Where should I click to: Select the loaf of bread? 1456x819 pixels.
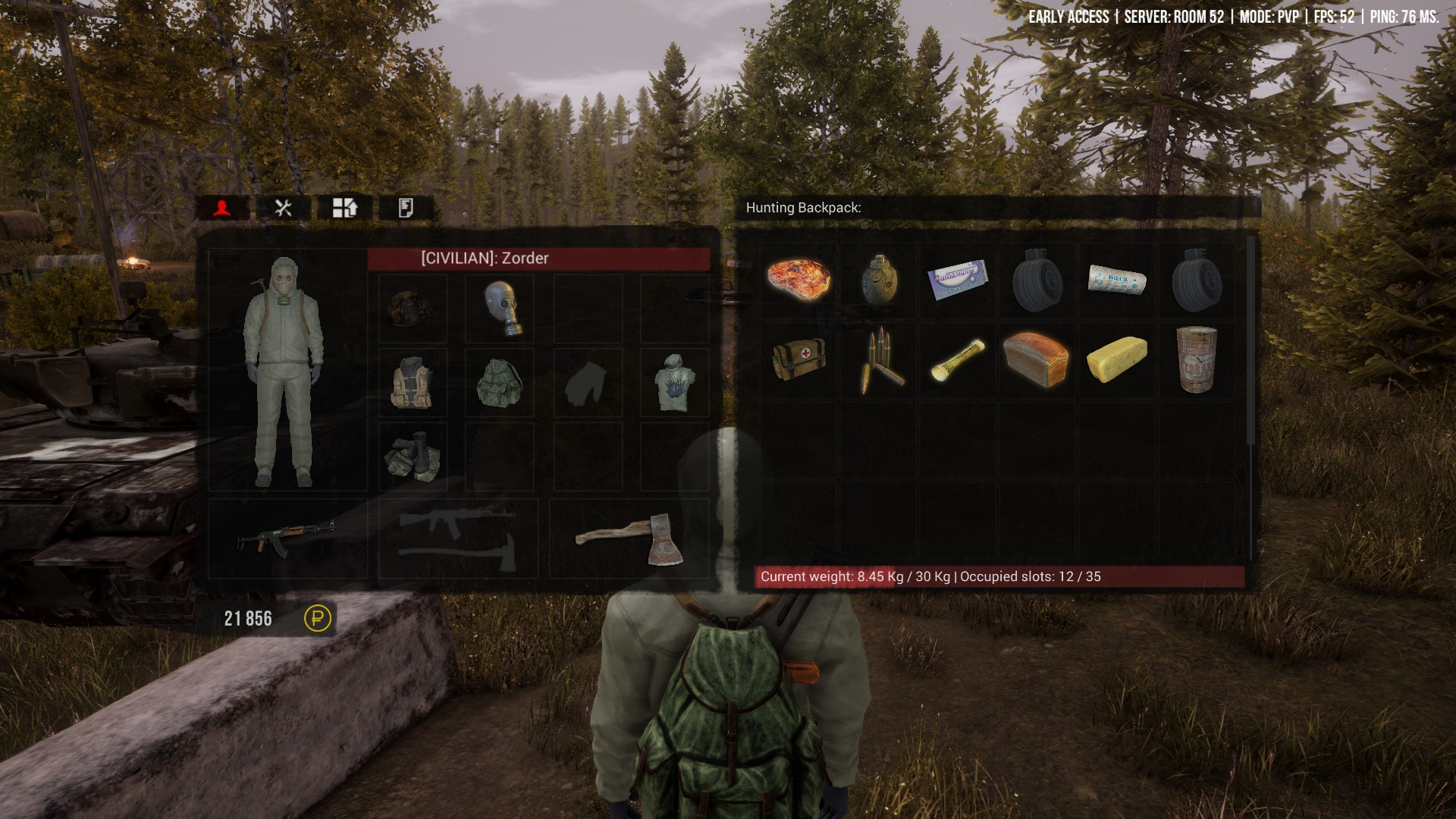tap(1036, 359)
